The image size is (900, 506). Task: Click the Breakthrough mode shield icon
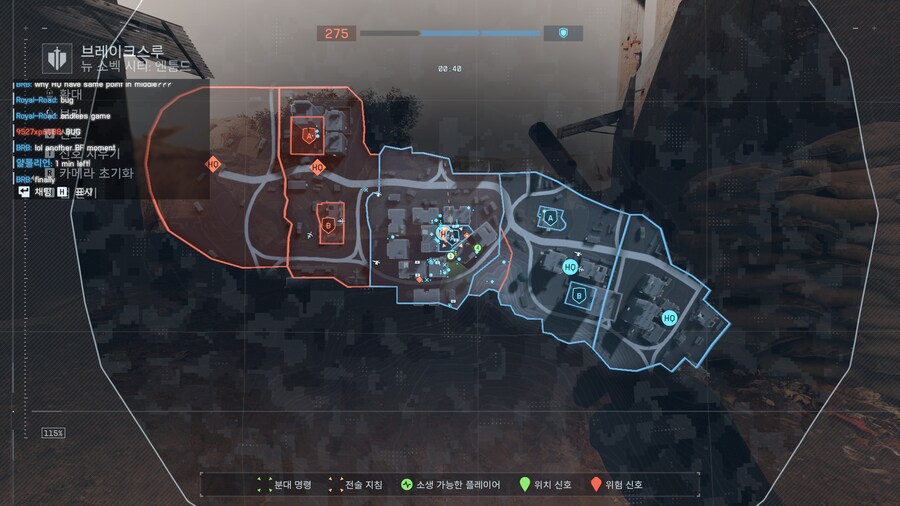[54, 56]
